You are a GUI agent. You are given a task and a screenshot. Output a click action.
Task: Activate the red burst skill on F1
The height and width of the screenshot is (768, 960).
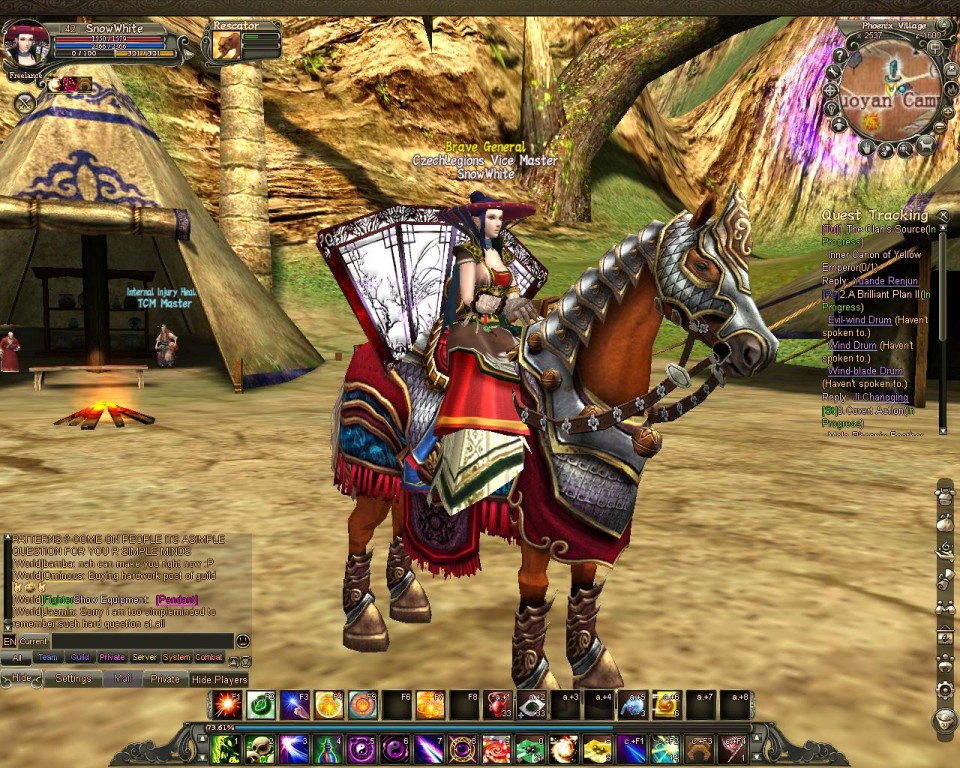(227, 705)
